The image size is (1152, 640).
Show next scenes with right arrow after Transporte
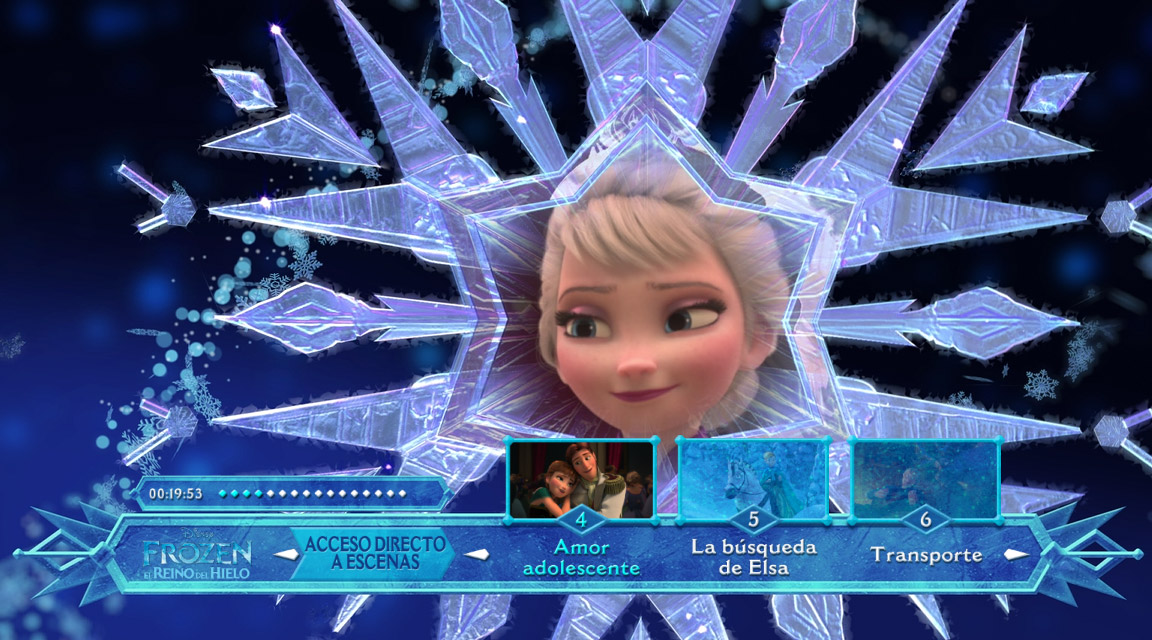click(1016, 554)
